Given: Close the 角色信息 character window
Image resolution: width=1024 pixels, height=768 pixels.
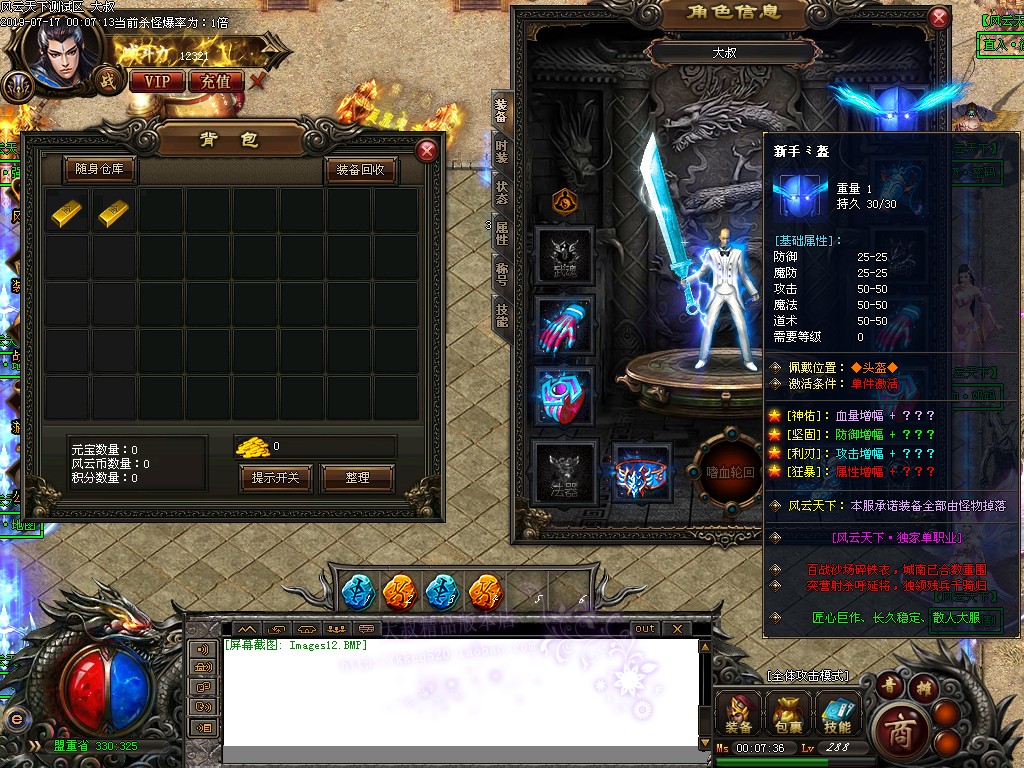Looking at the screenshot, I should (x=938, y=18).
